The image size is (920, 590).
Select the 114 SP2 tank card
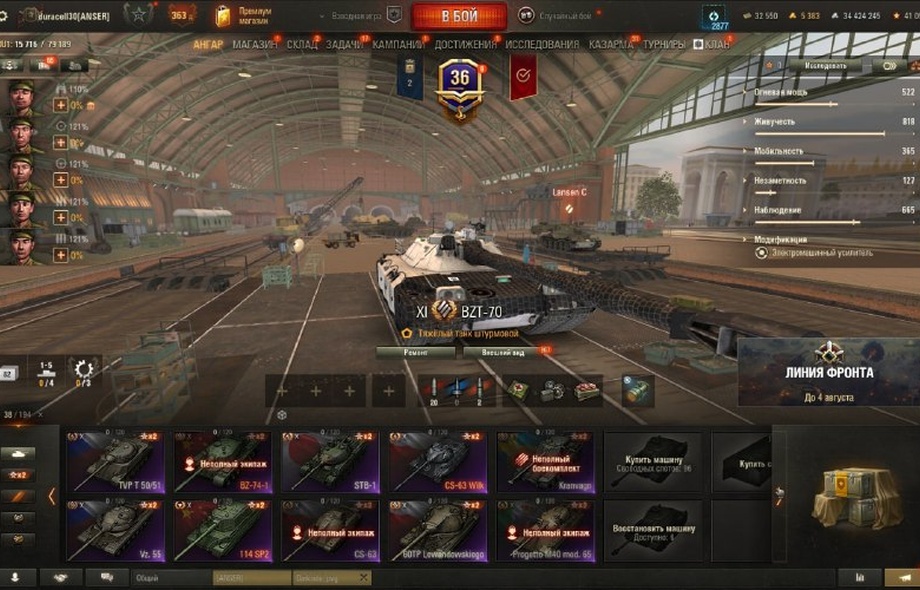(x=222, y=530)
